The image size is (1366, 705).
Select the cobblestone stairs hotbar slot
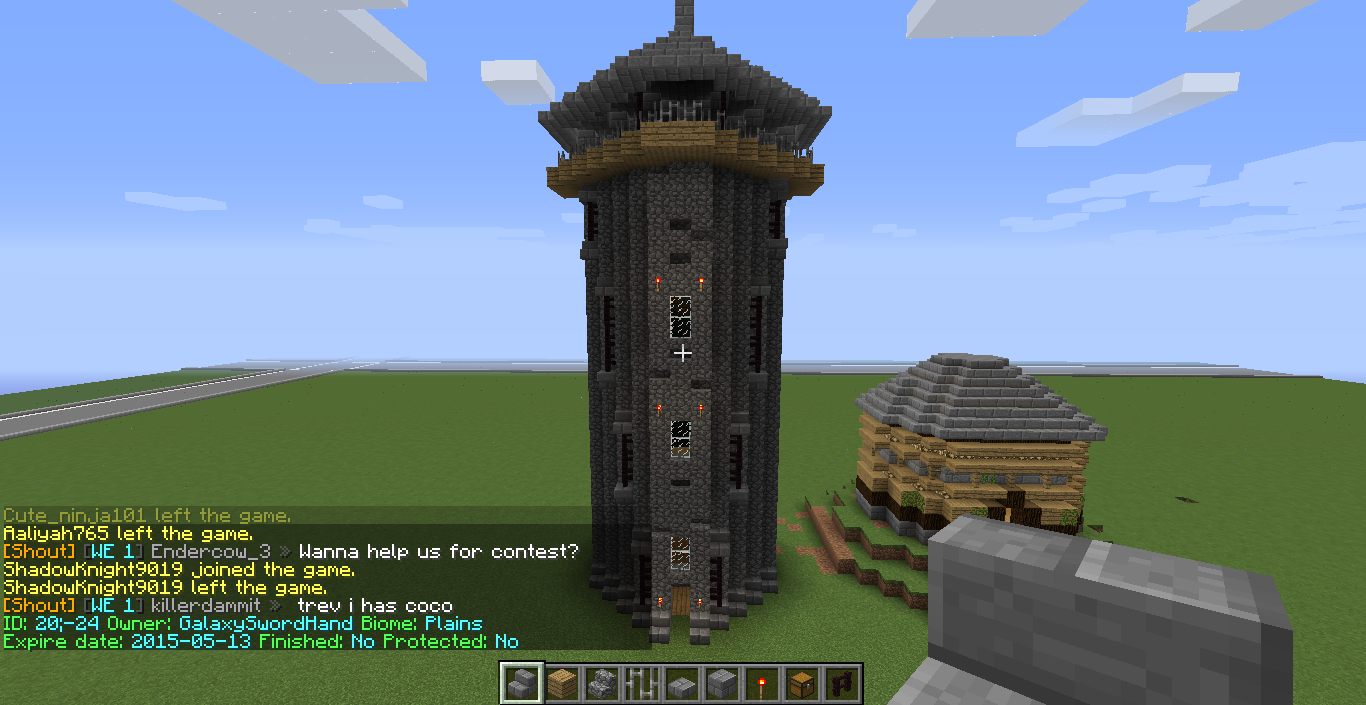[x=601, y=684]
